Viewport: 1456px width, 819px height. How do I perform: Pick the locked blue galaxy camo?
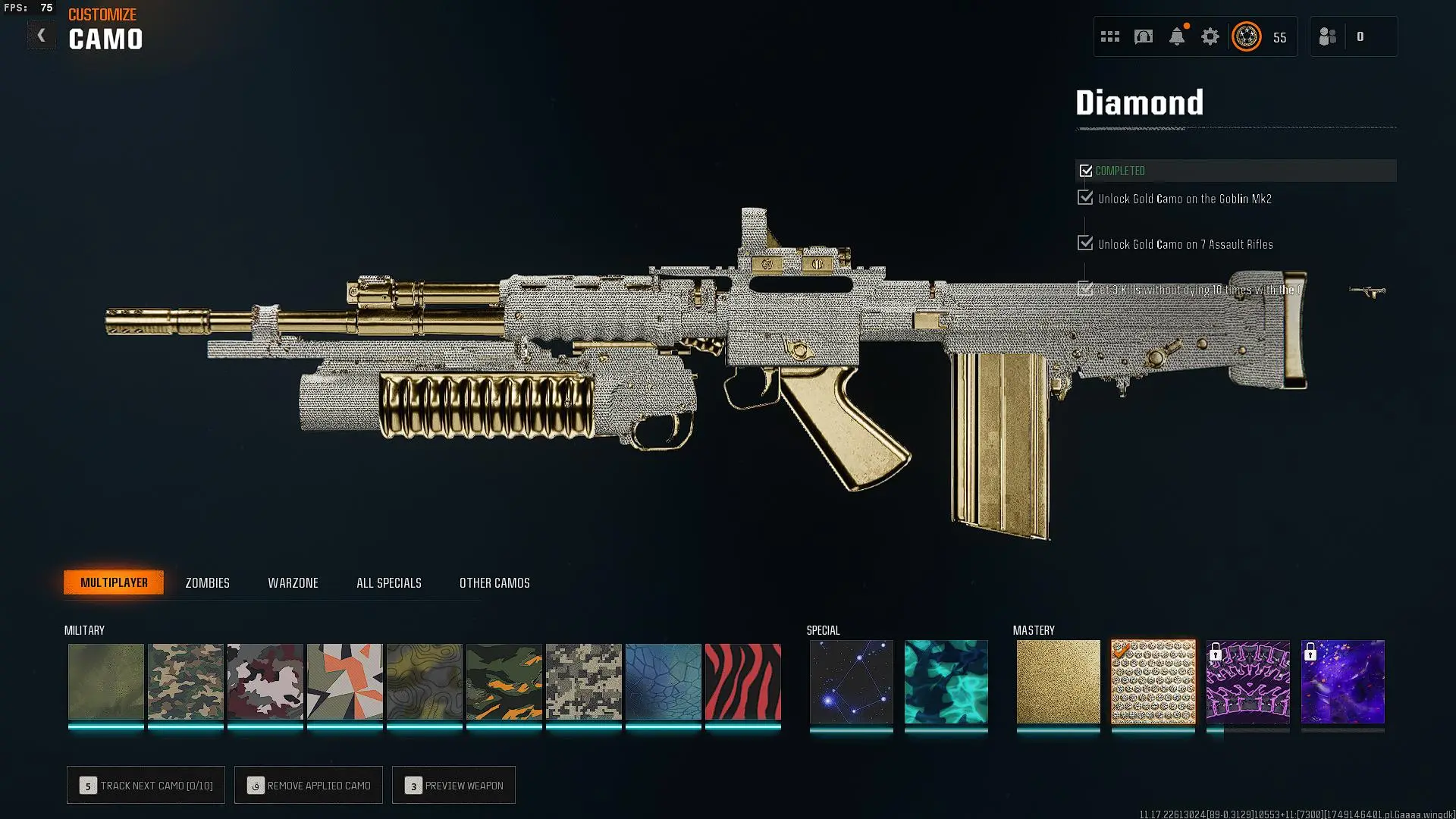click(x=1342, y=682)
